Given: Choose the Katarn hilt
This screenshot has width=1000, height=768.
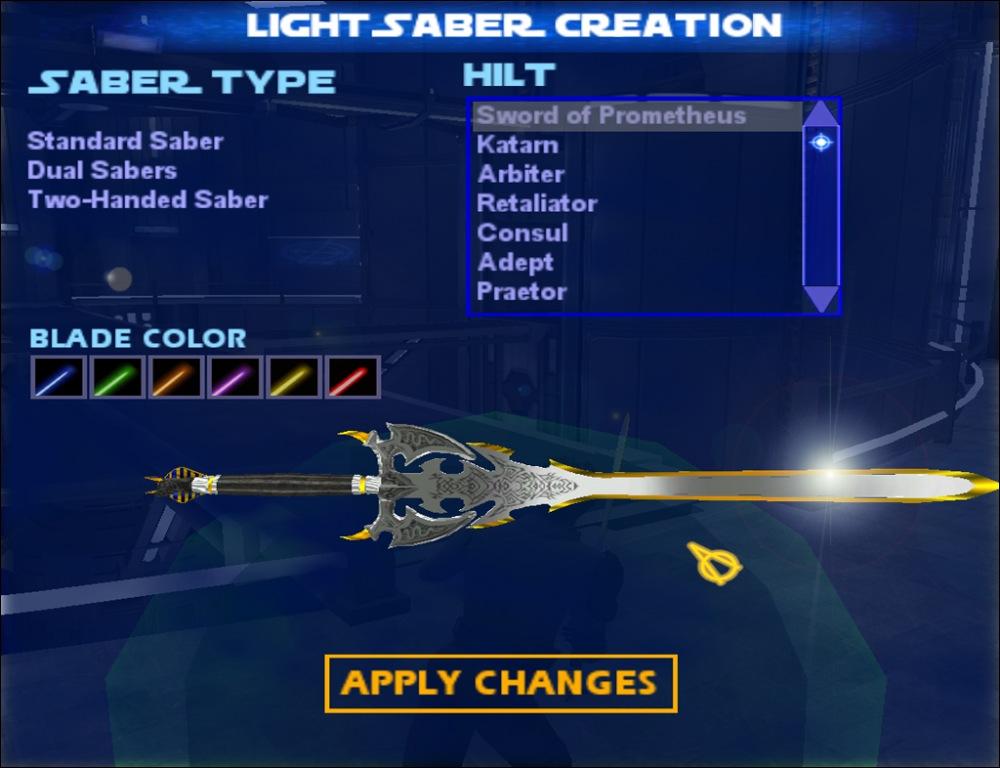Looking at the screenshot, I should 517,145.
